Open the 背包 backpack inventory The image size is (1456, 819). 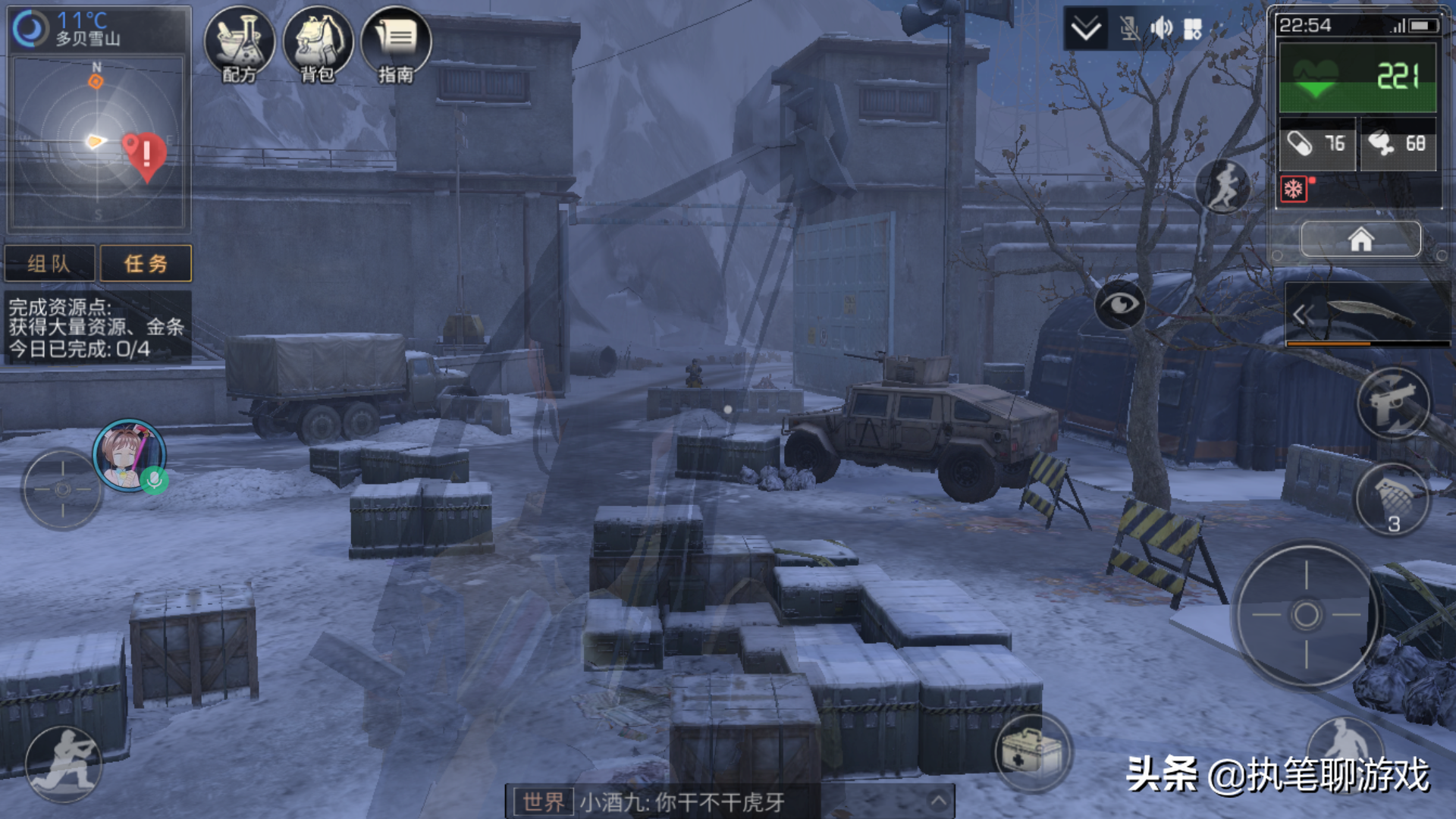[318, 44]
